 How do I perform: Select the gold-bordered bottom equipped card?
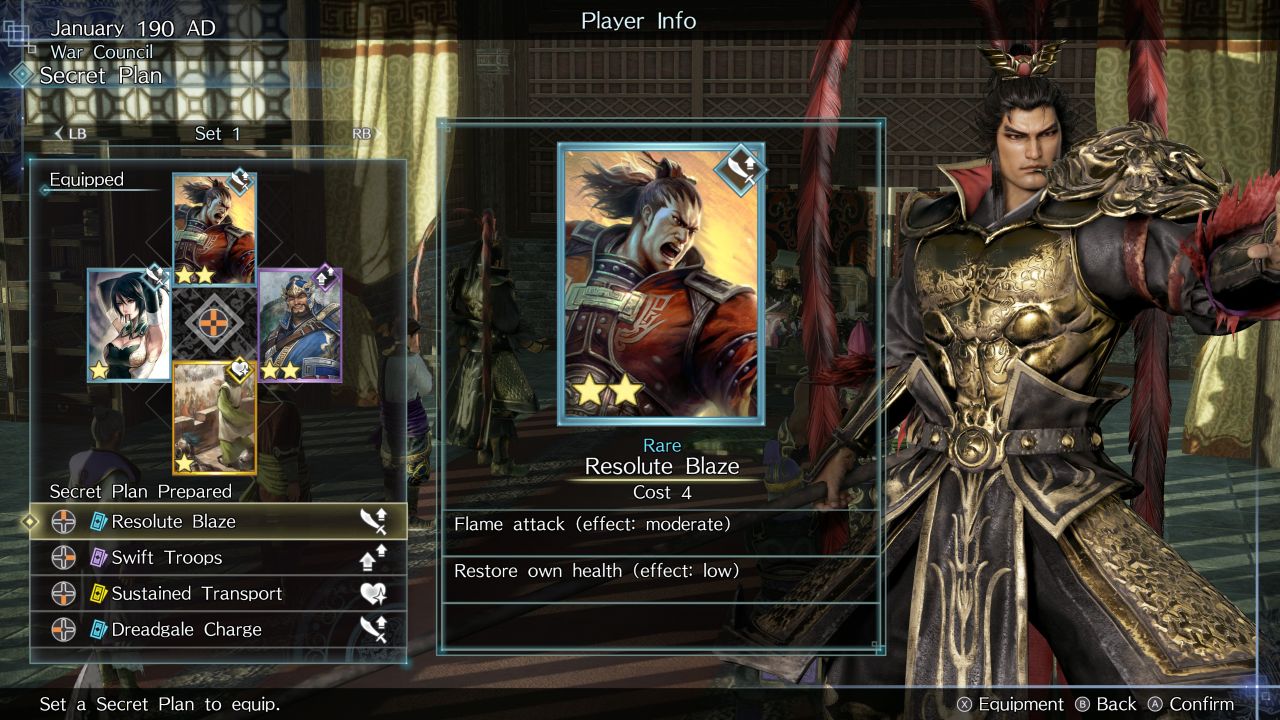tap(214, 417)
